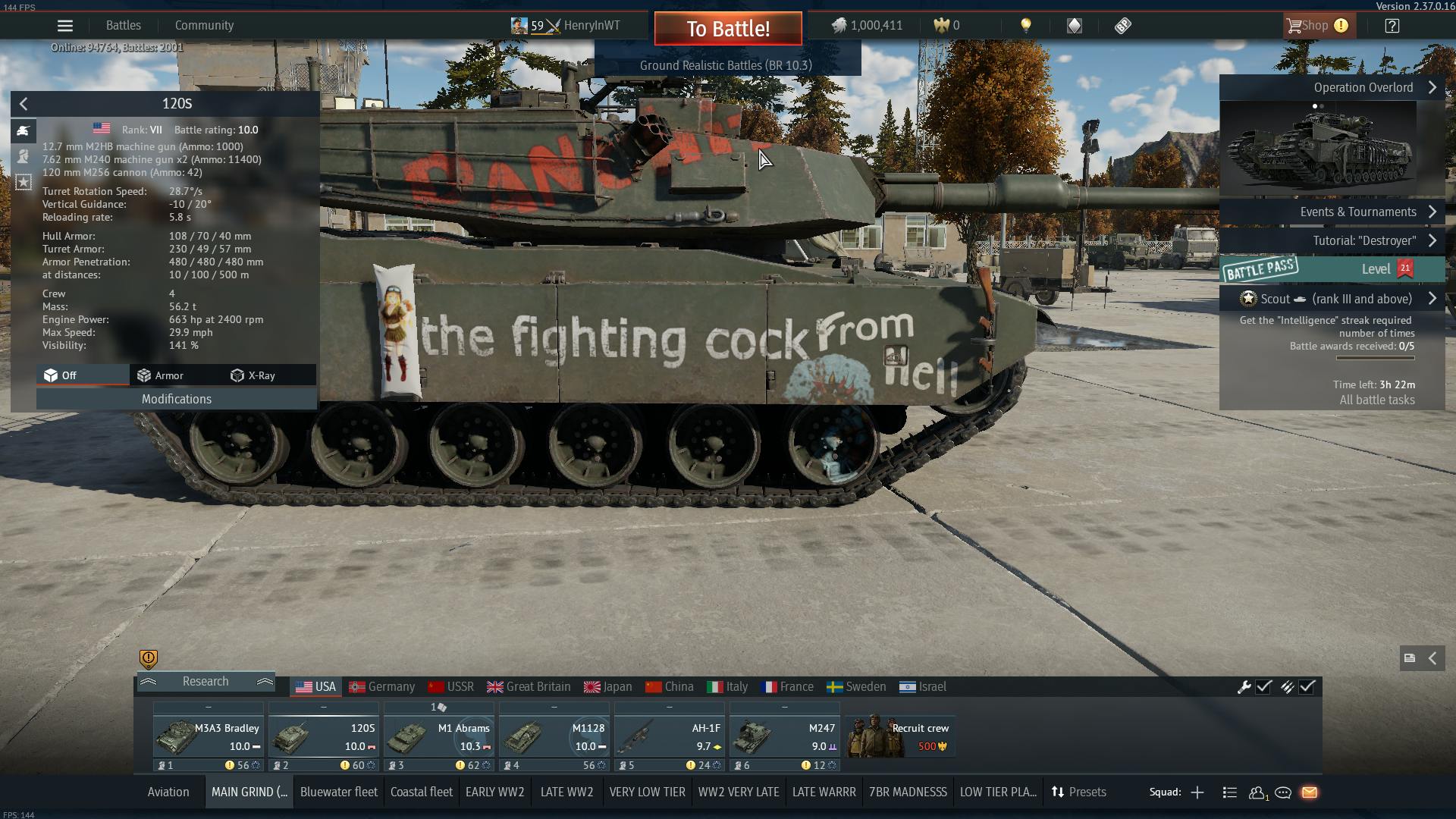Choose the LATE WW2 preset
The width and height of the screenshot is (1456, 819).
(566, 792)
